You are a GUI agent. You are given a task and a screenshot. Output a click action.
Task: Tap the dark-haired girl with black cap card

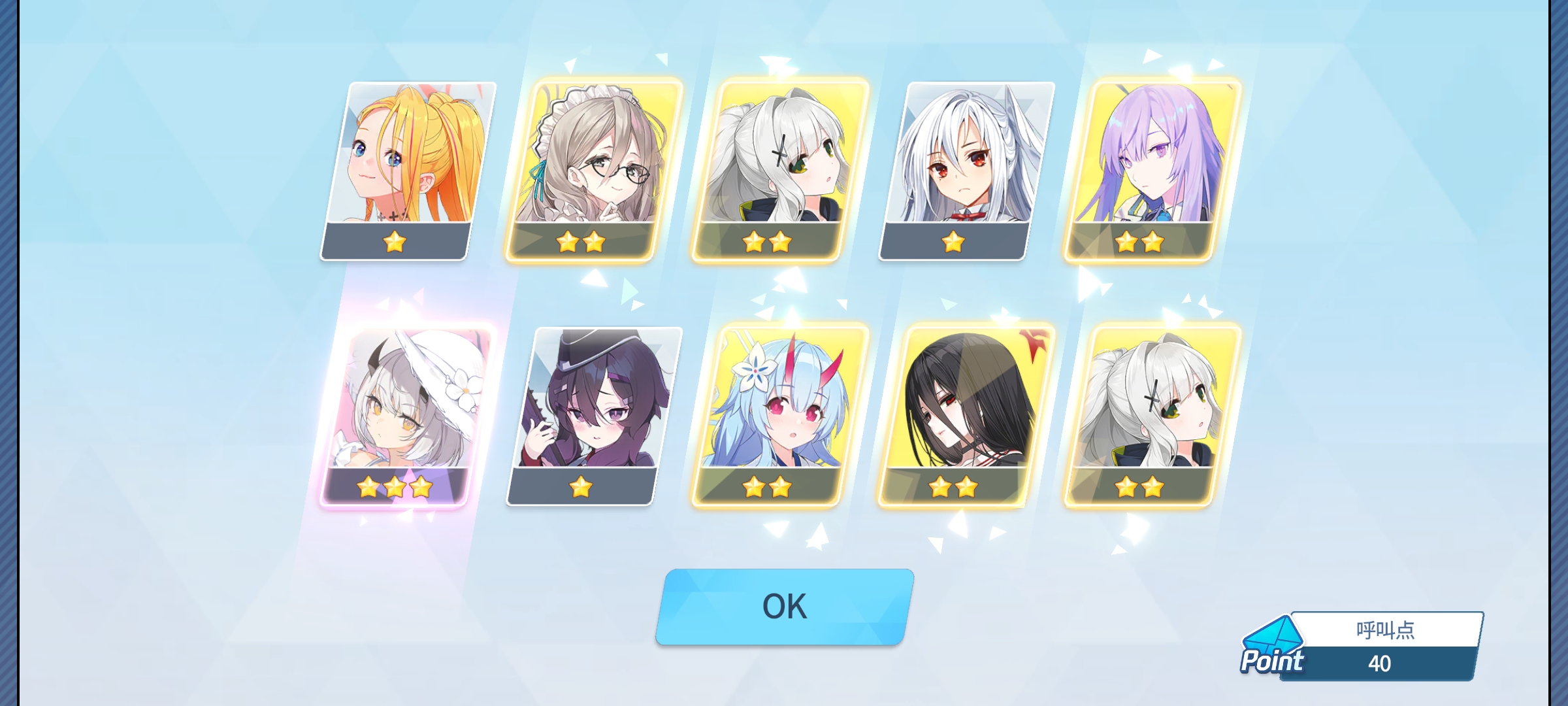click(595, 416)
